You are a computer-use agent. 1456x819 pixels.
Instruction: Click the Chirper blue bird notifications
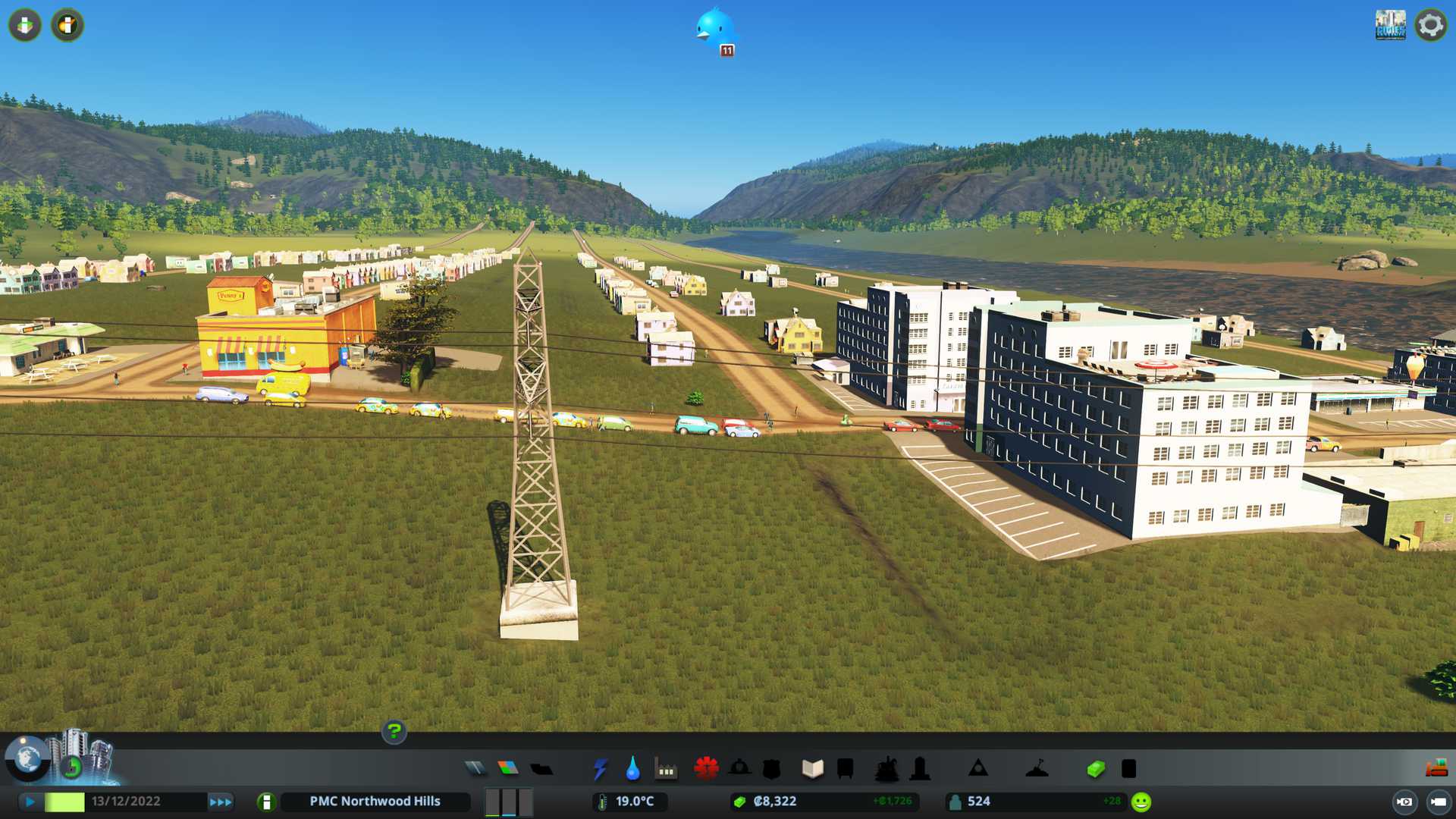click(714, 30)
